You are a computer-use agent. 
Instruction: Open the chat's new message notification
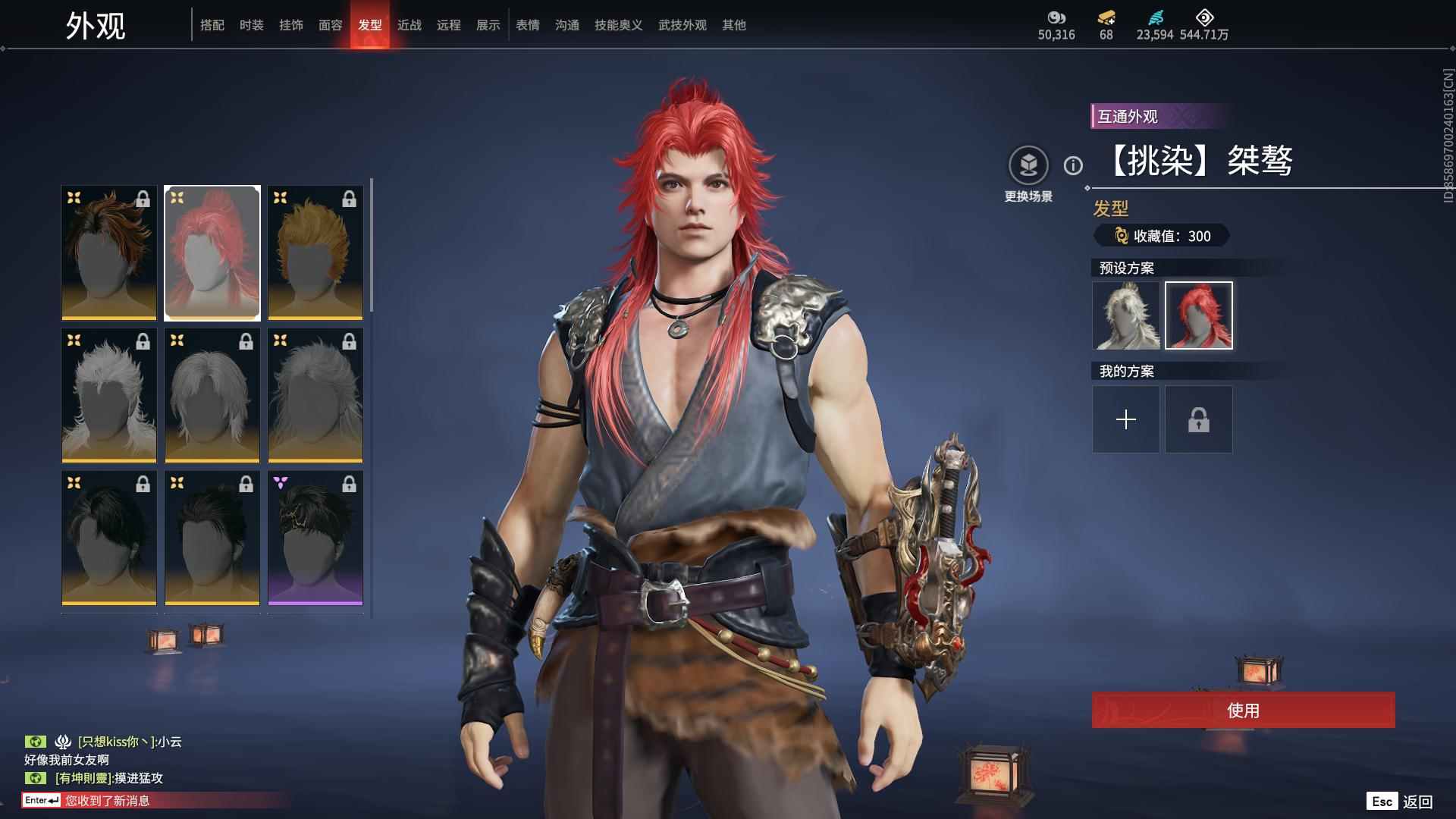click(106, 801)
